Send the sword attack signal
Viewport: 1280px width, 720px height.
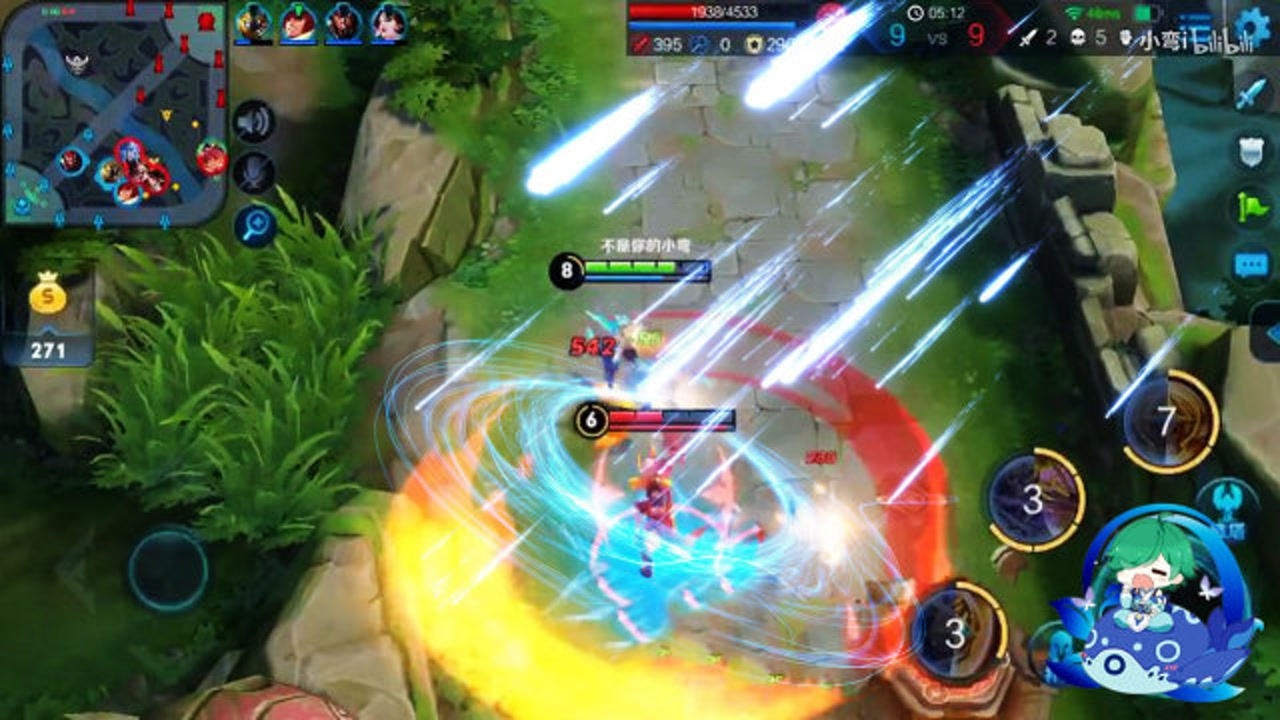pyautogui.click(x=1252, y=94)
